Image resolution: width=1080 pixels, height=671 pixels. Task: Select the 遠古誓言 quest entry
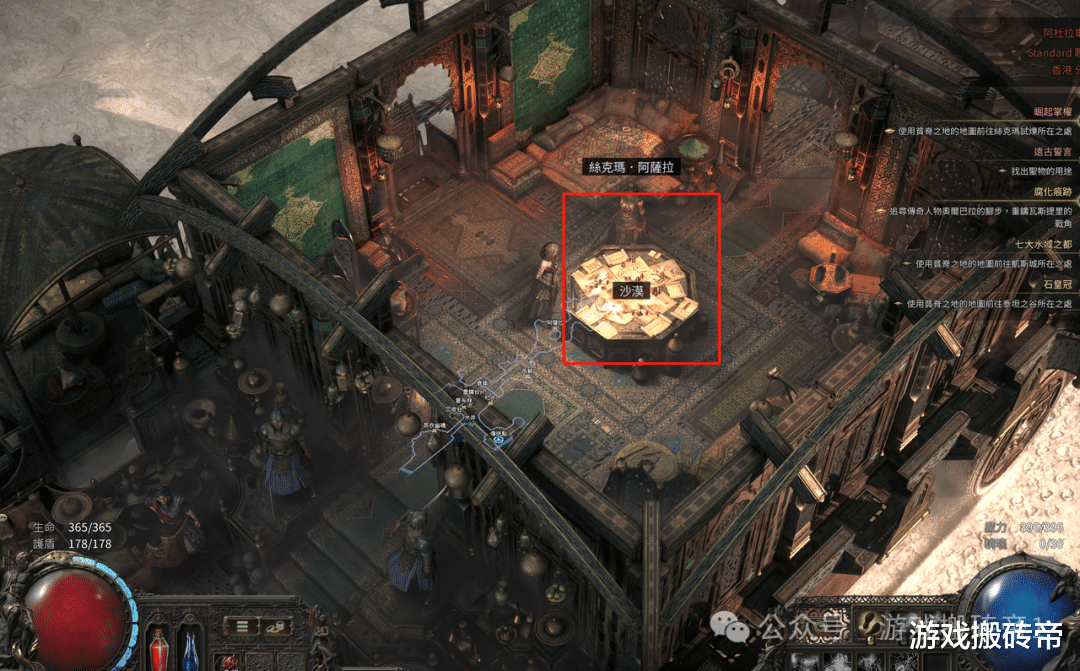(x=1050, y=151)
